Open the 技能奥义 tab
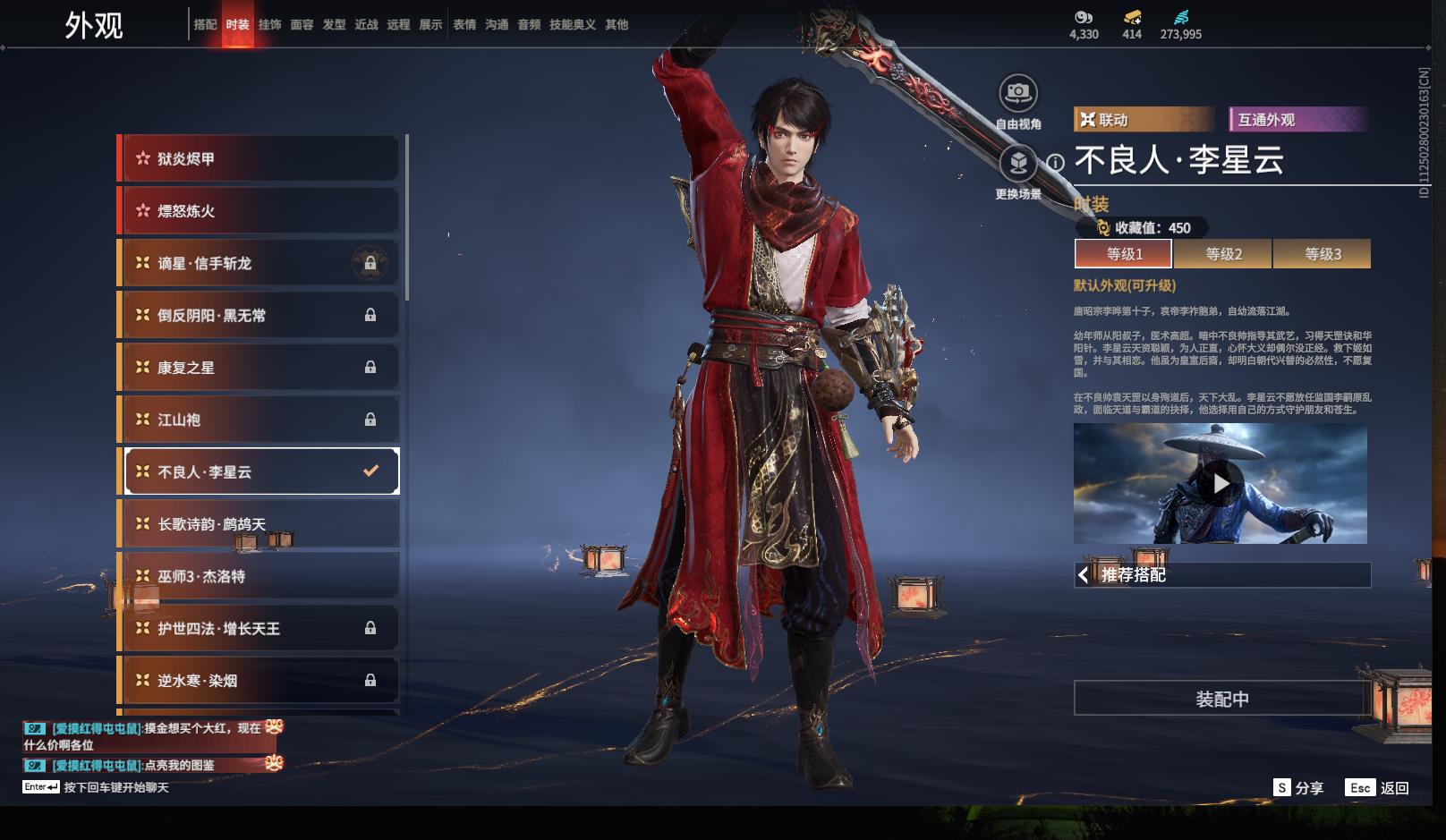 tap(572, 24)
